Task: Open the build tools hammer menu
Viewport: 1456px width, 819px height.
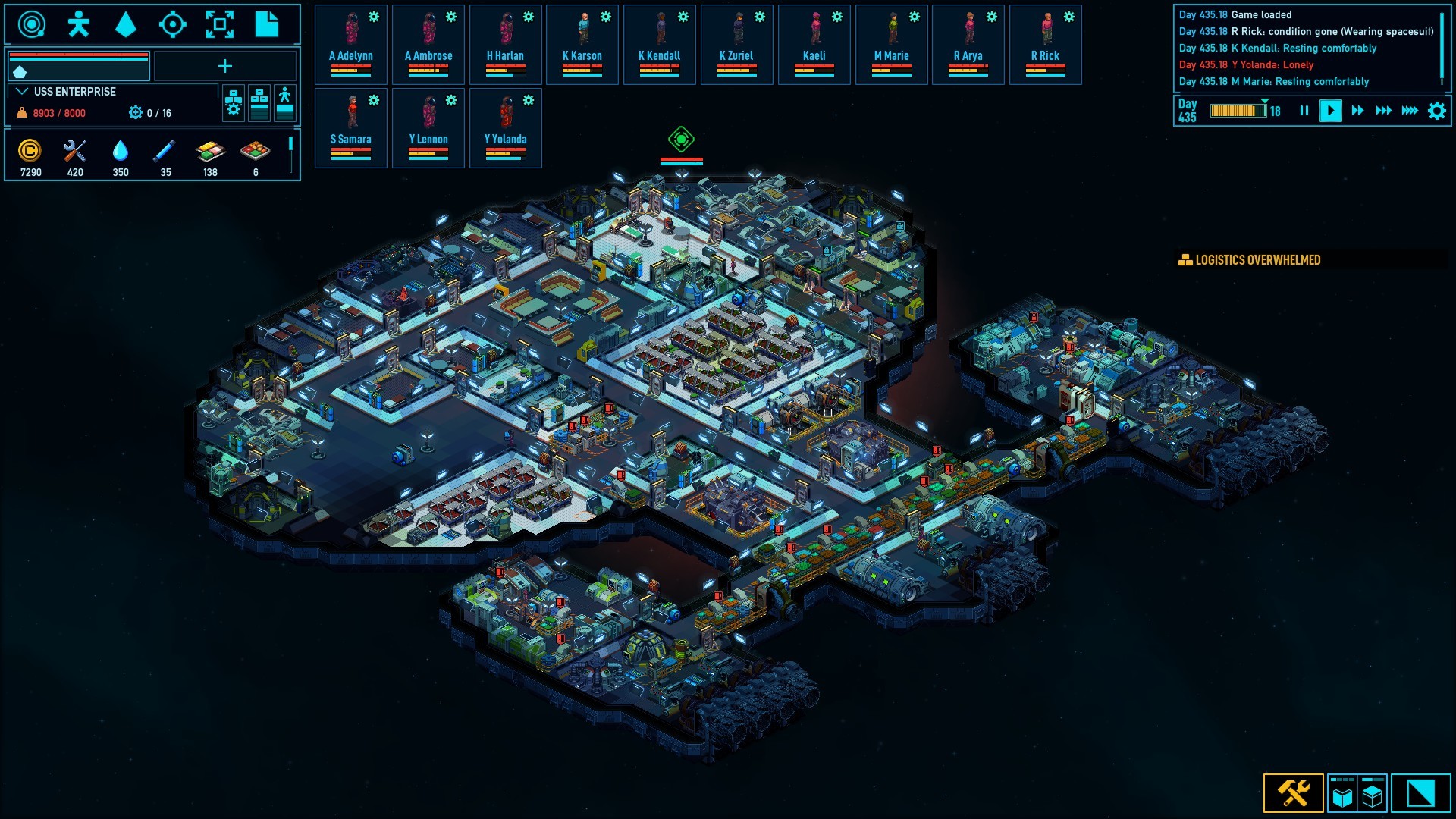Action: pyautogui.click(x=1293, y=793)
